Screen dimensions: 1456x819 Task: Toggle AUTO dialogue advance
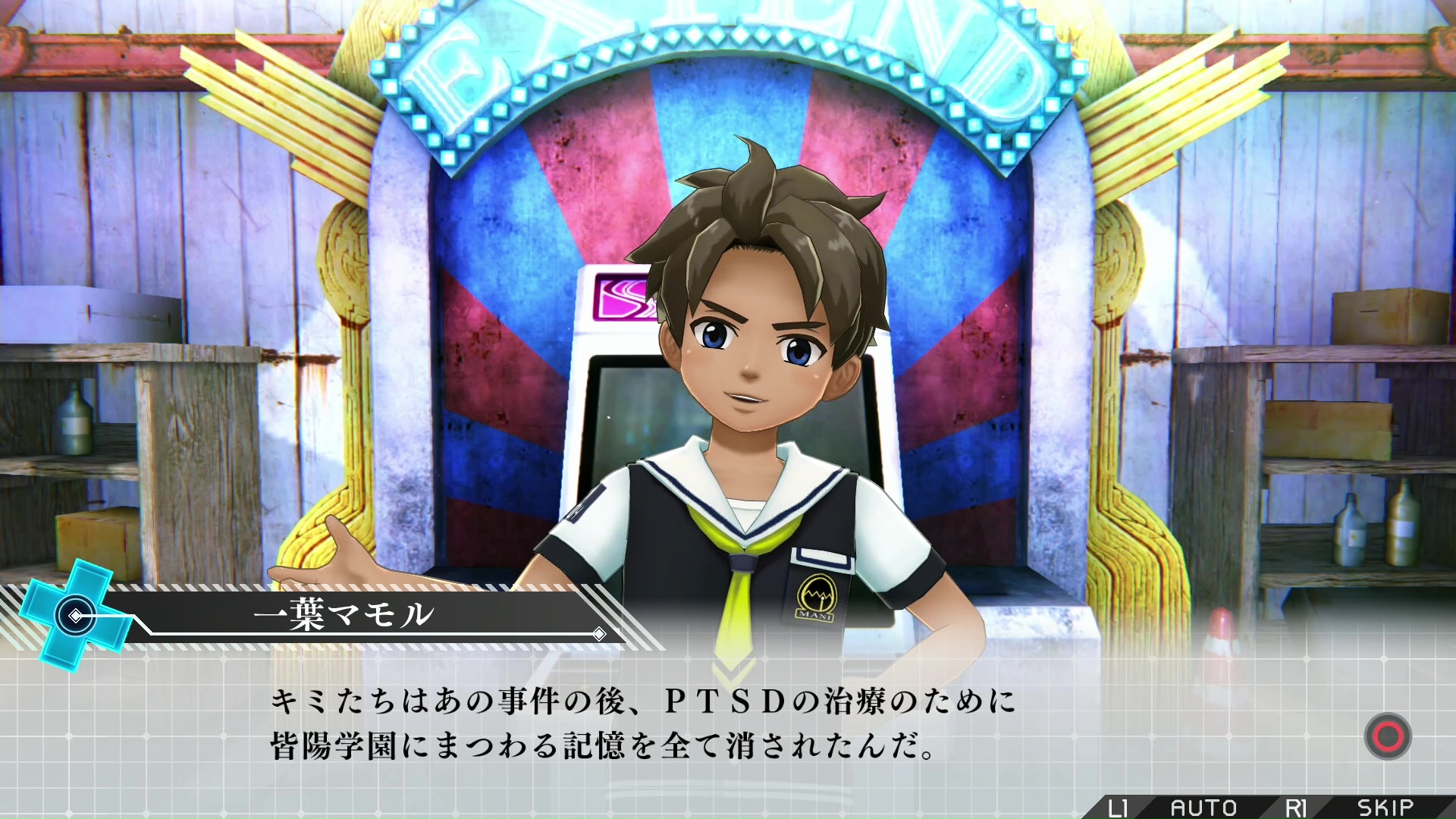click(1203, 808)
